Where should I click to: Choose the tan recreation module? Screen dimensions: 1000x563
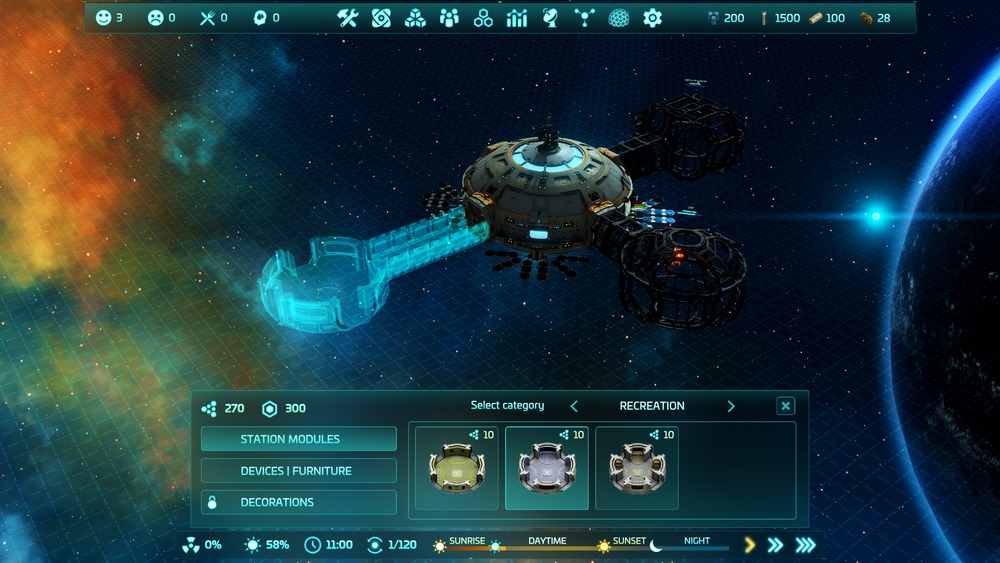pos(637,468)
